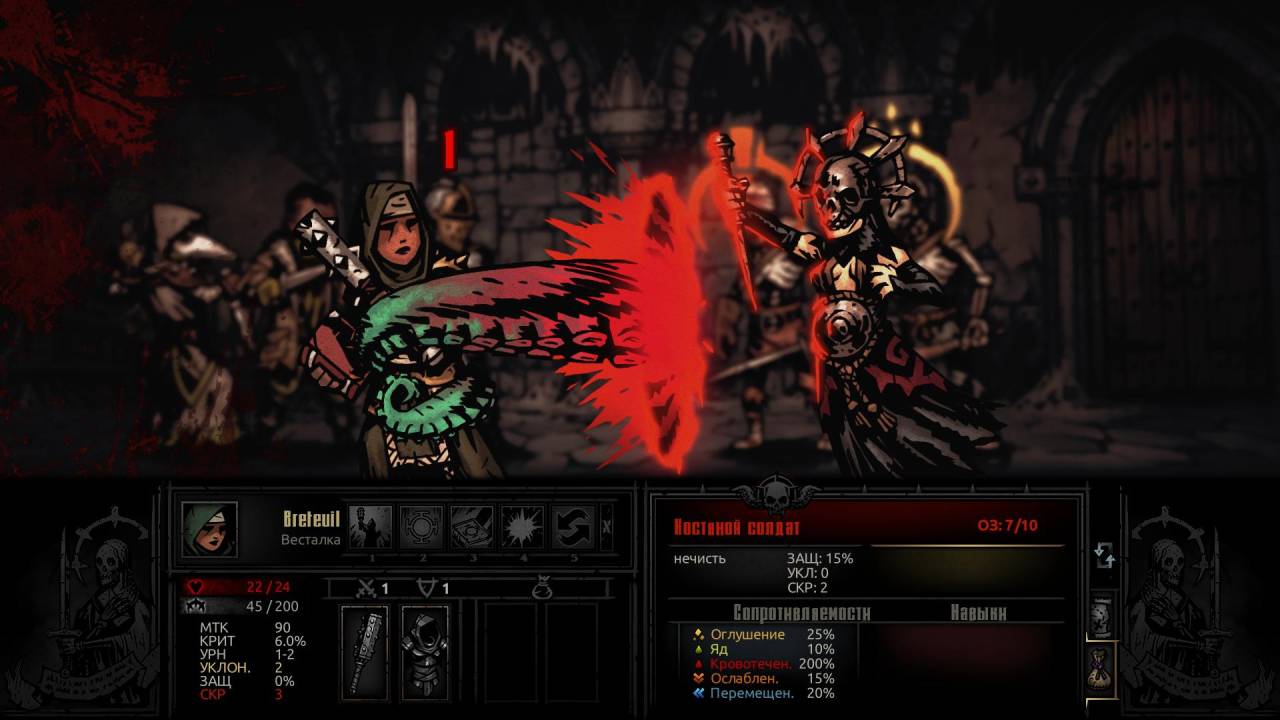Use the mace bash skill in slot 1
Viewport: 1280px width, 720px height.
tap(370, 527)
